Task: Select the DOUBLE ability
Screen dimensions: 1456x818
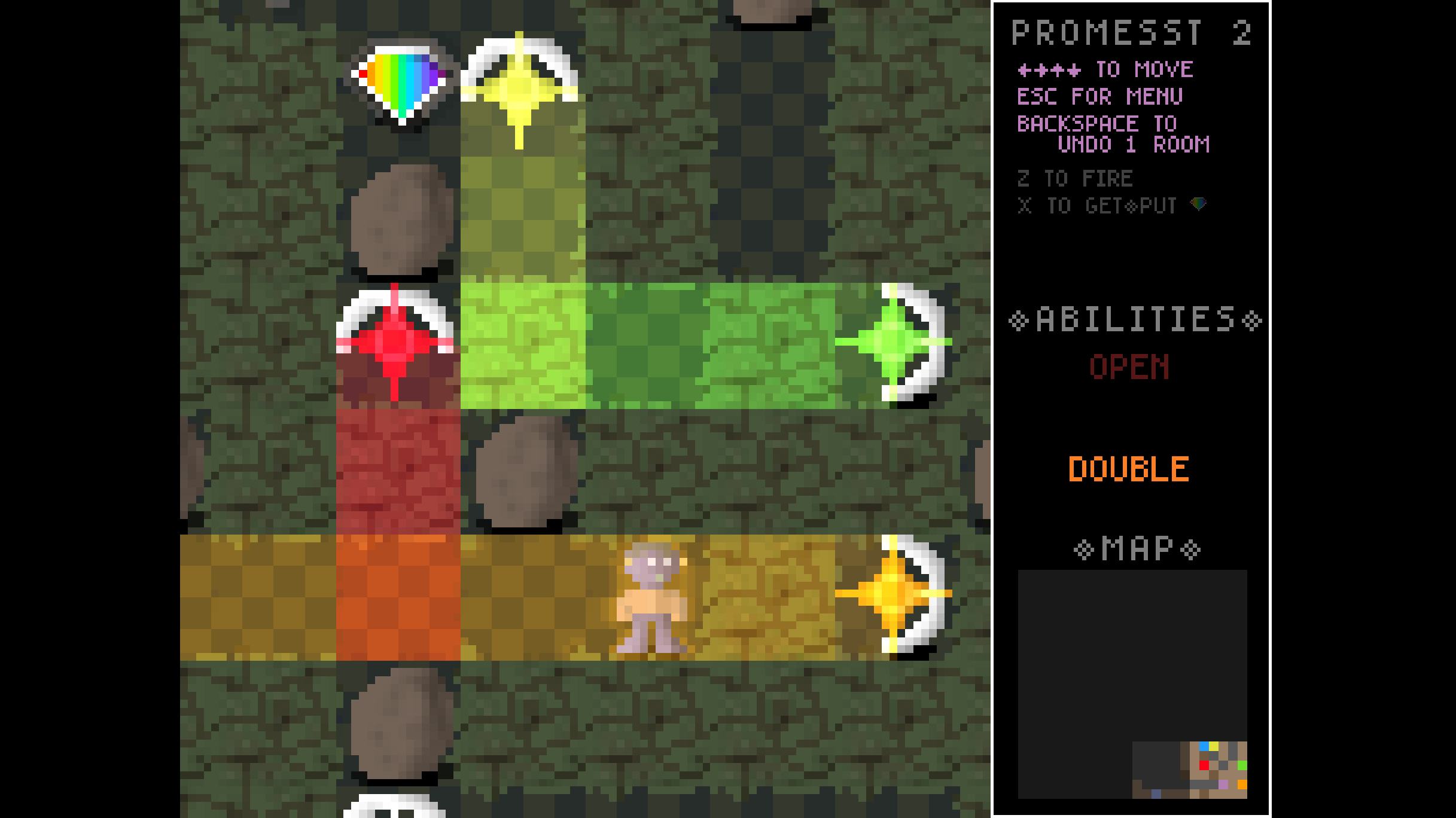Action: (x=1128, y=469)
